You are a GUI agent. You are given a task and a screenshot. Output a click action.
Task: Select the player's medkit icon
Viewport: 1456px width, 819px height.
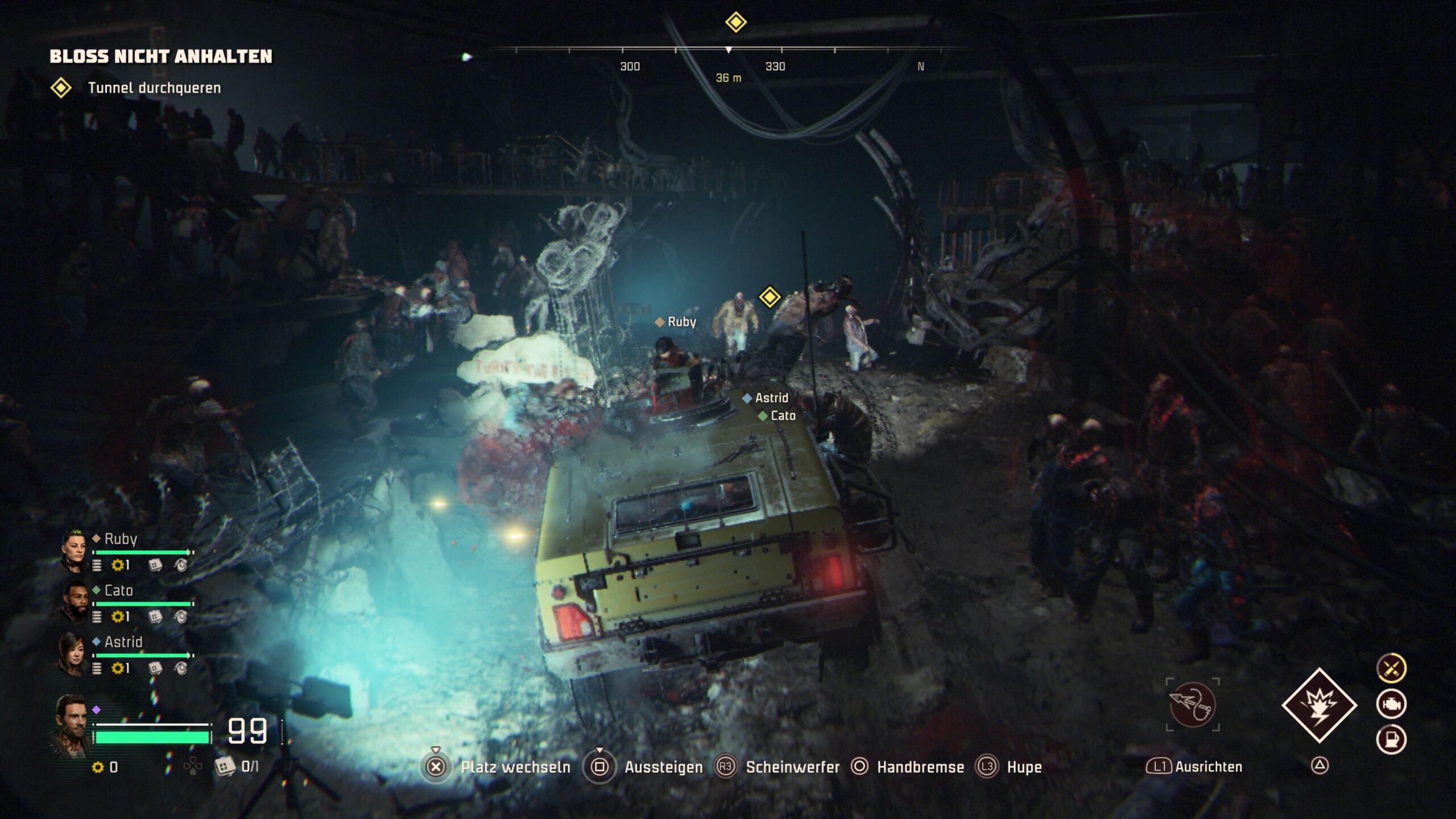pos(225,767)
